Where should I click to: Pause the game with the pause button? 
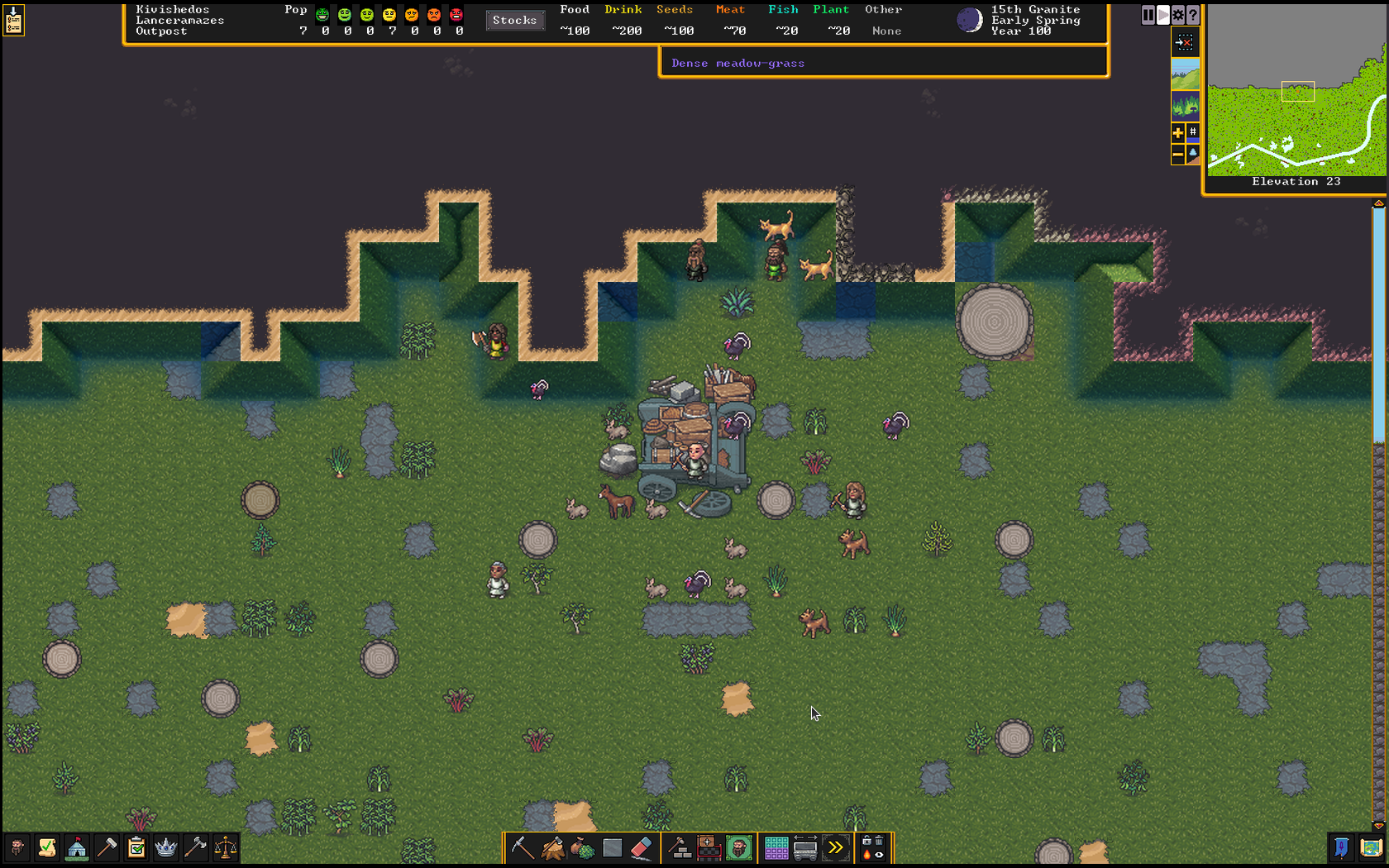click(1148, 15)
